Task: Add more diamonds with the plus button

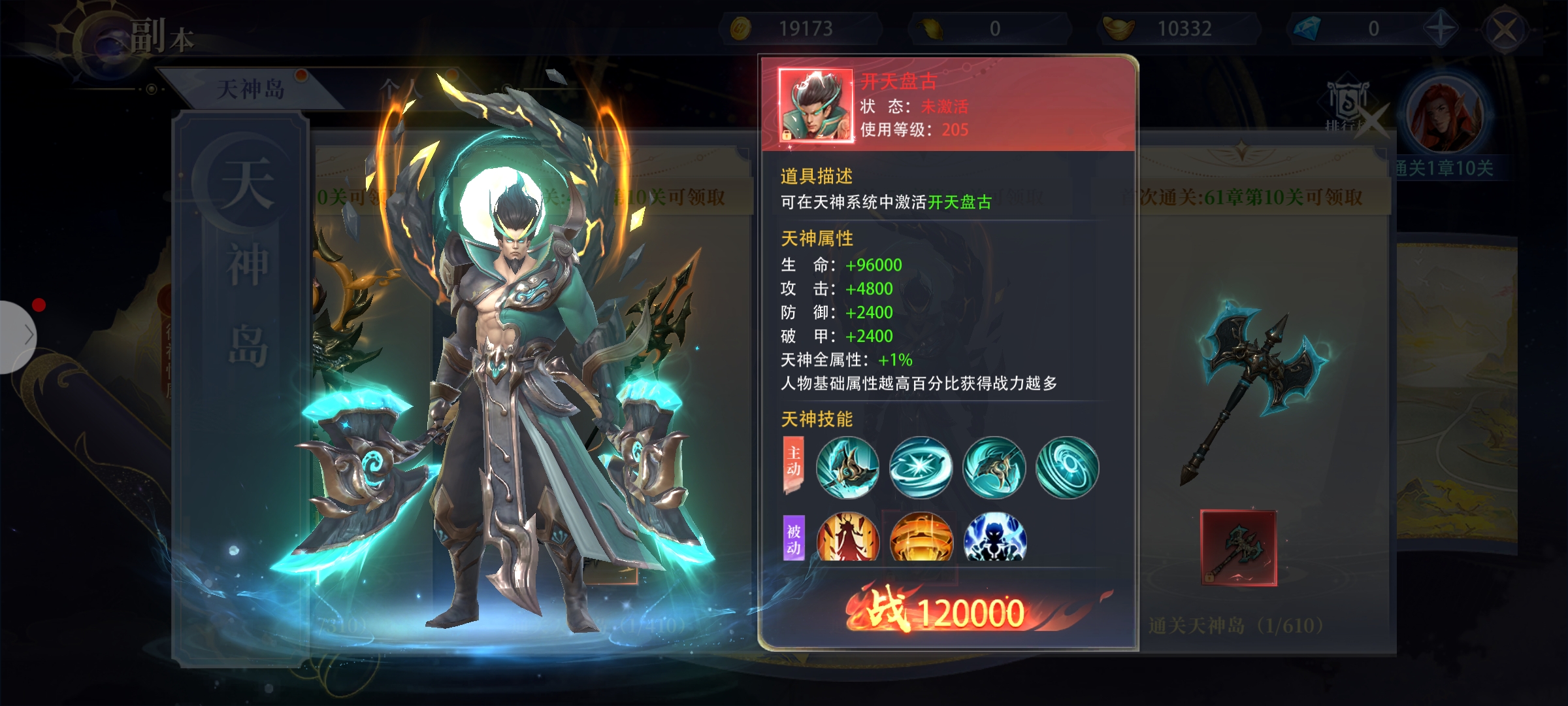Action: 1440,29
